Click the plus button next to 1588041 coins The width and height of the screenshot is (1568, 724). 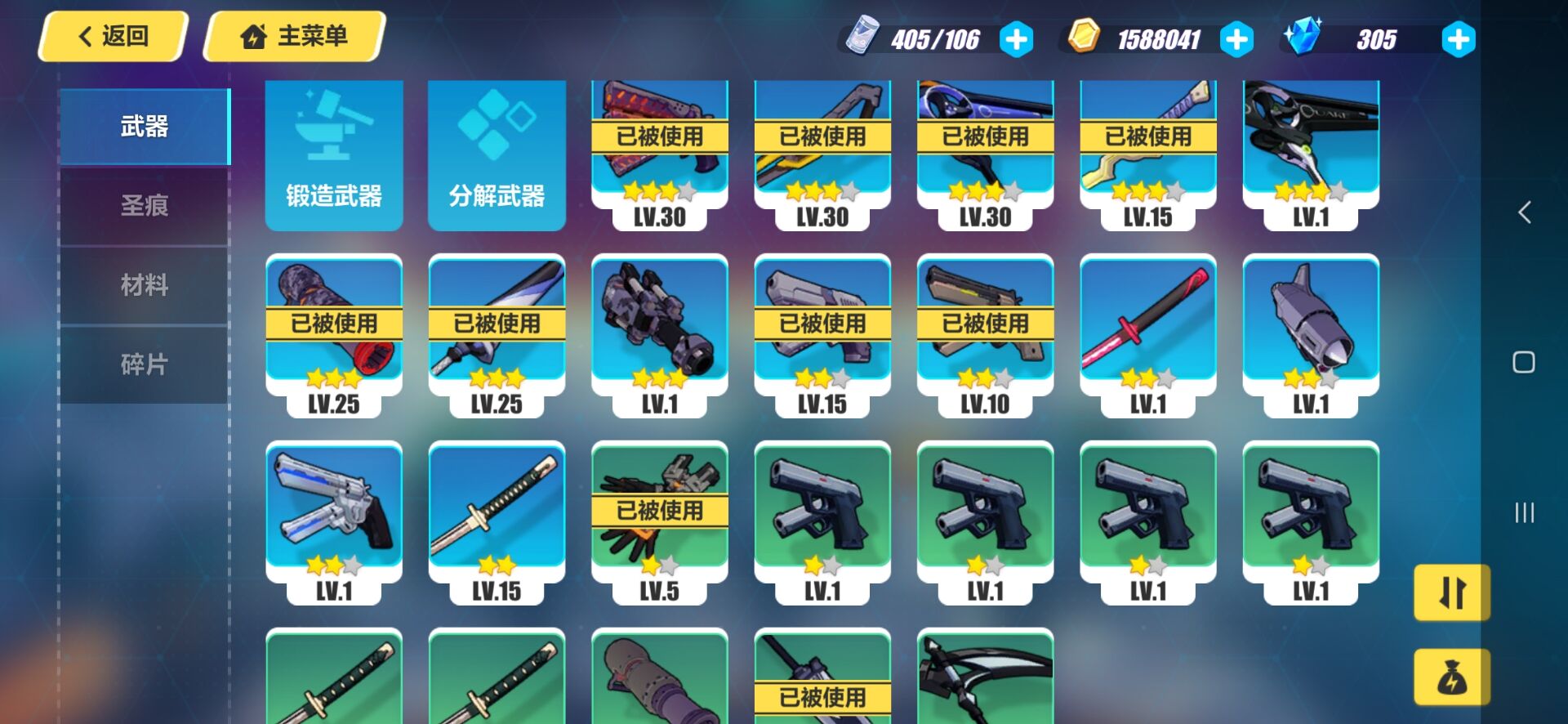(1237, 37)
